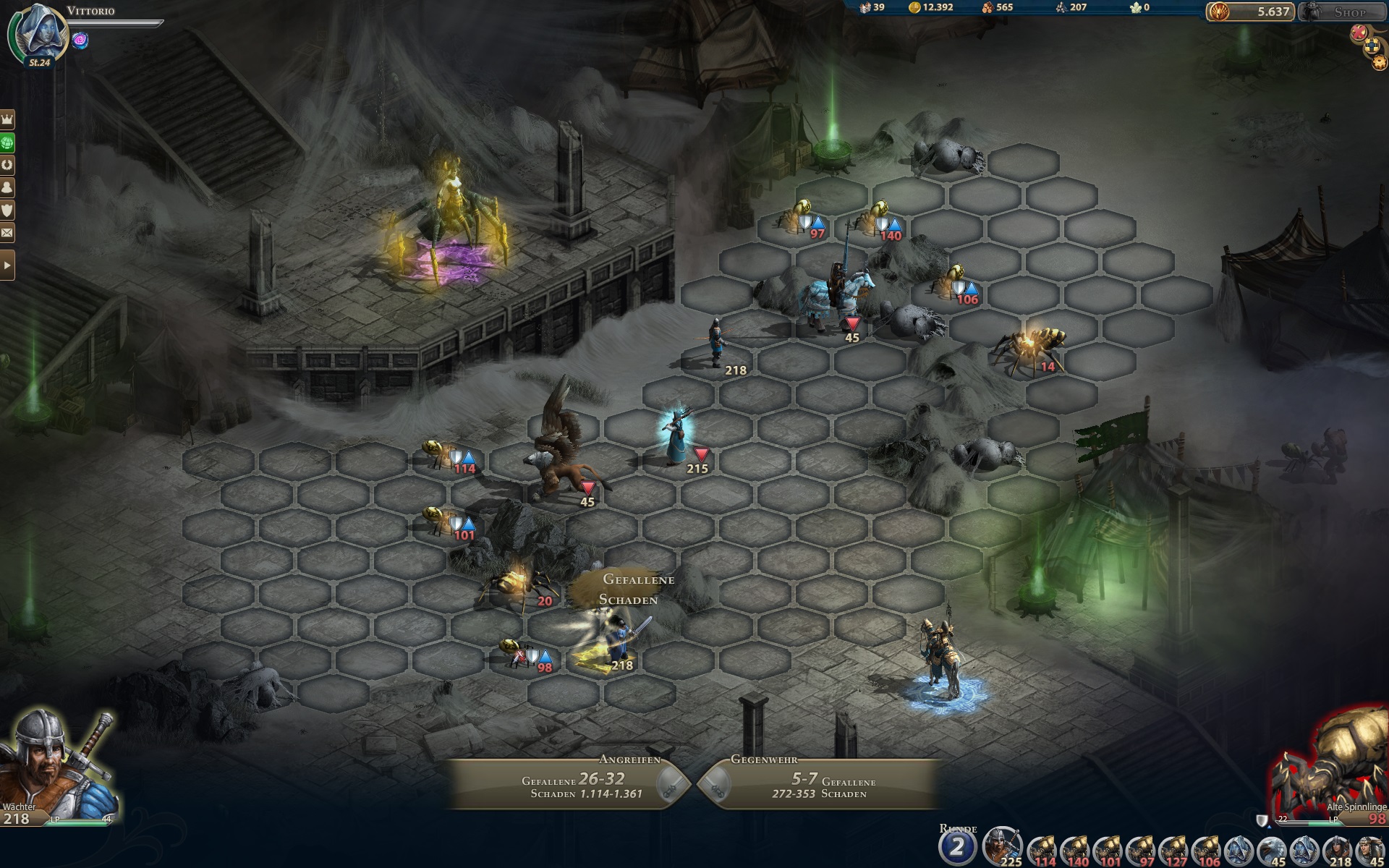This screenshot has height=868, width=1389.
Task: Open the laurel wreath menu
Action: (7, 164)
